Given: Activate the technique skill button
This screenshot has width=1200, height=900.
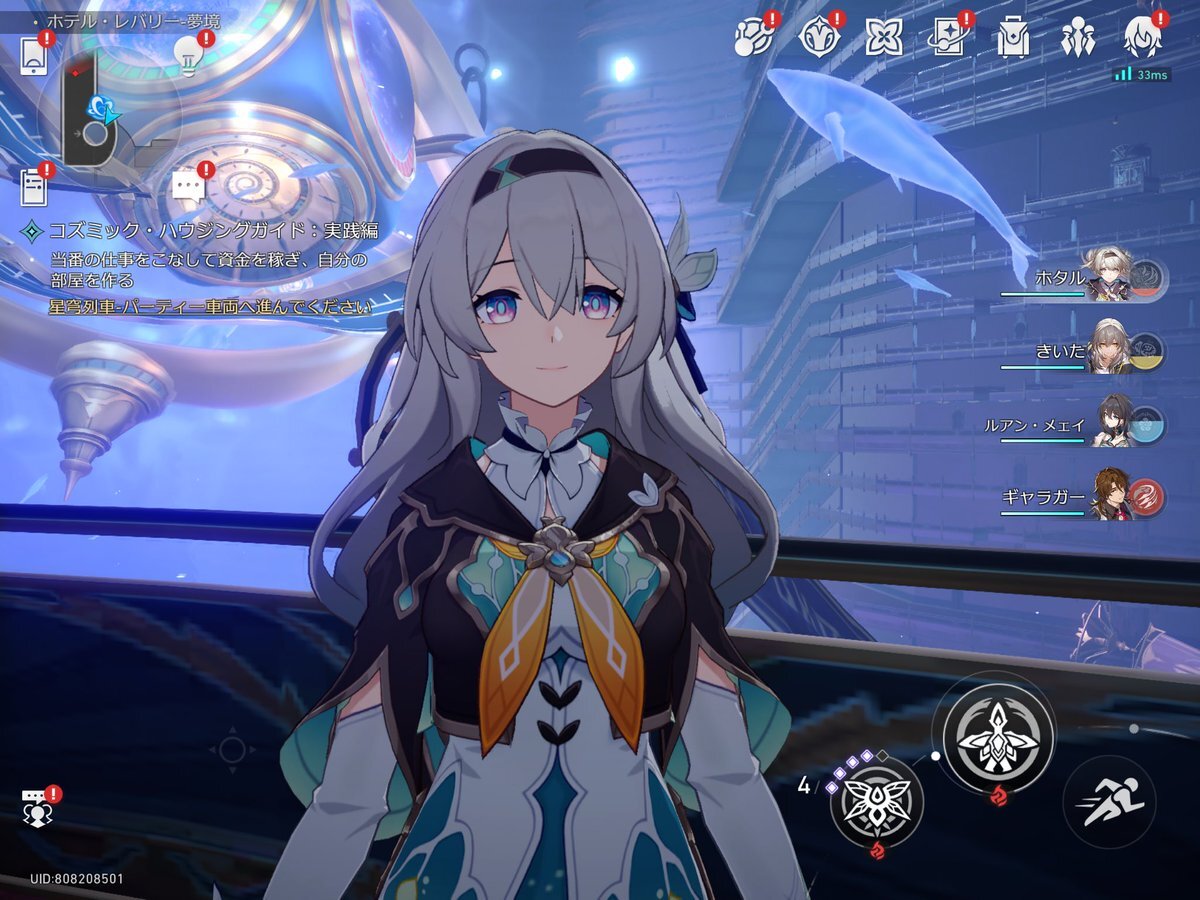Looking at the screenshot, I should click(876, 803).
